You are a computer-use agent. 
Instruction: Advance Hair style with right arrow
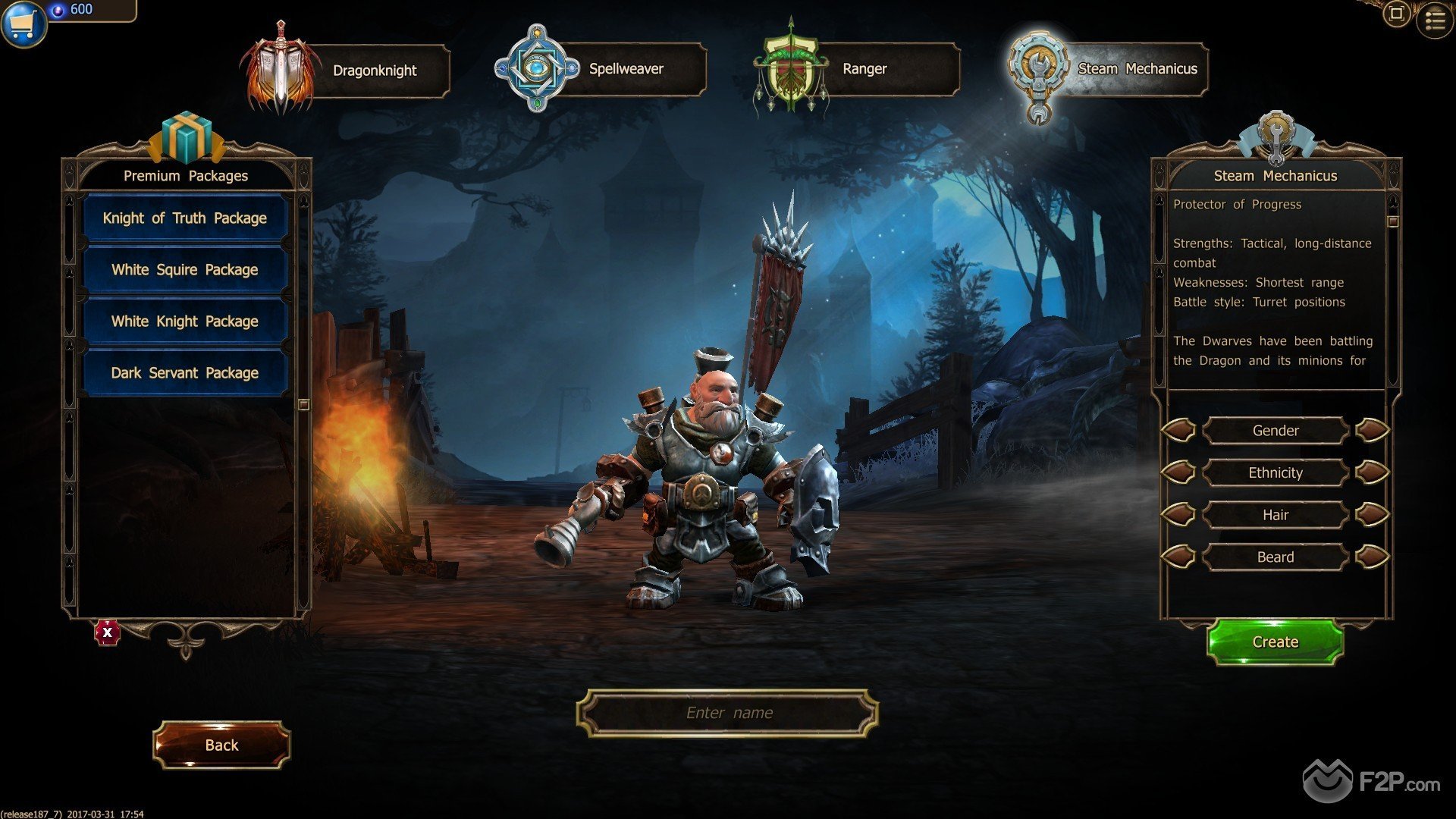[x=1372, y=515]
